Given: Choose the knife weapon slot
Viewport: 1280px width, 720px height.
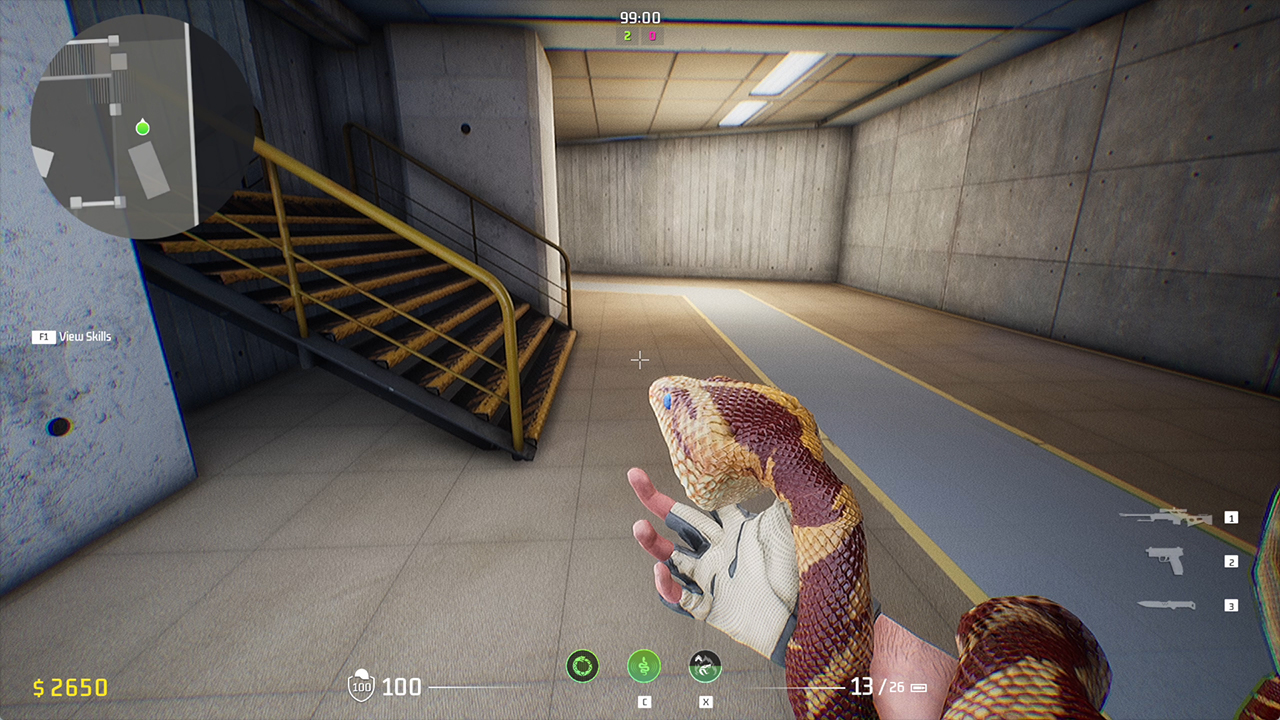Looking at the screenshot, I should click(x=1166, y=604).
